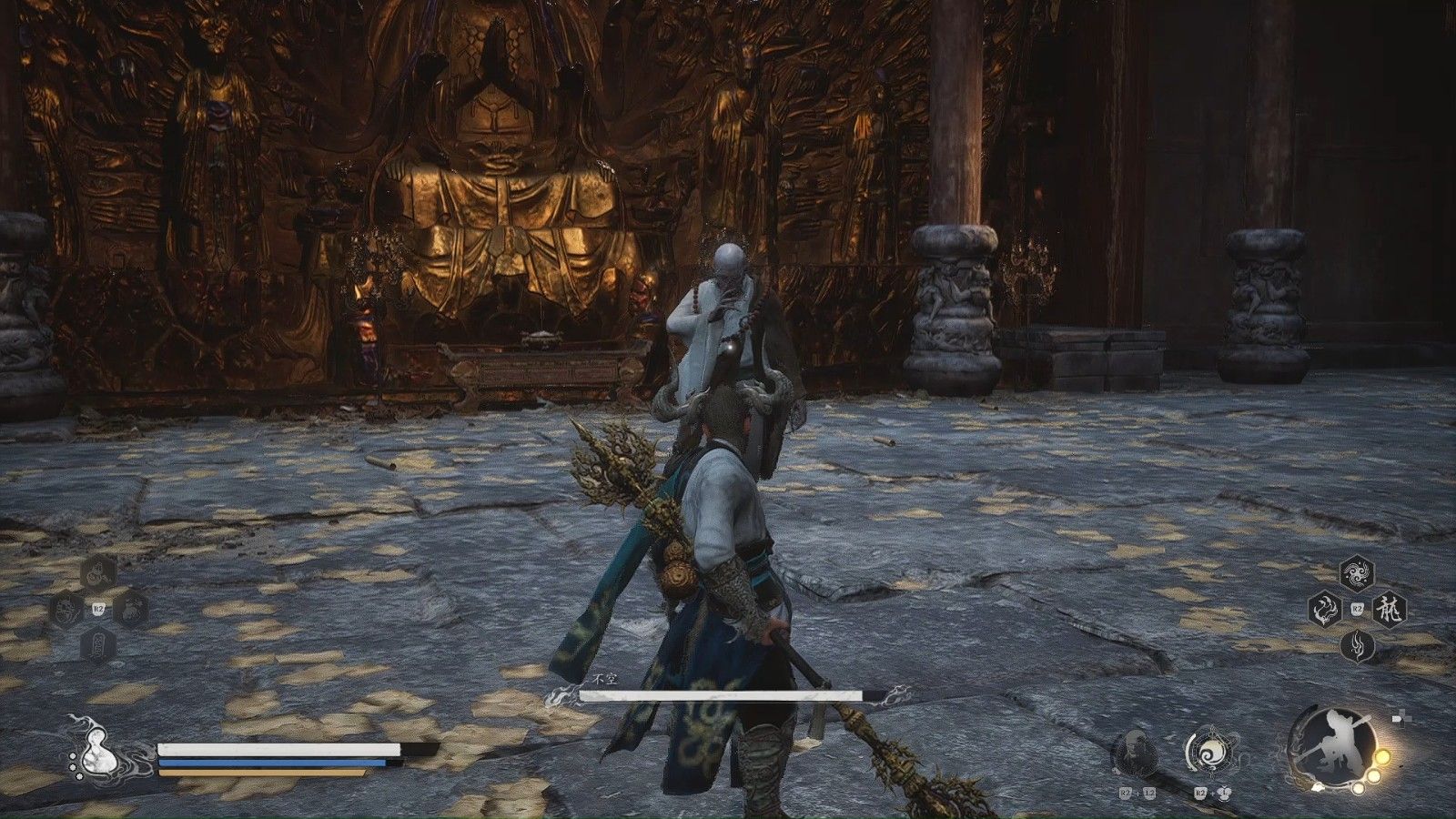Activate the spiral vessel ability icon
The image size is (1456, 819).
(x=1208, y=752)
